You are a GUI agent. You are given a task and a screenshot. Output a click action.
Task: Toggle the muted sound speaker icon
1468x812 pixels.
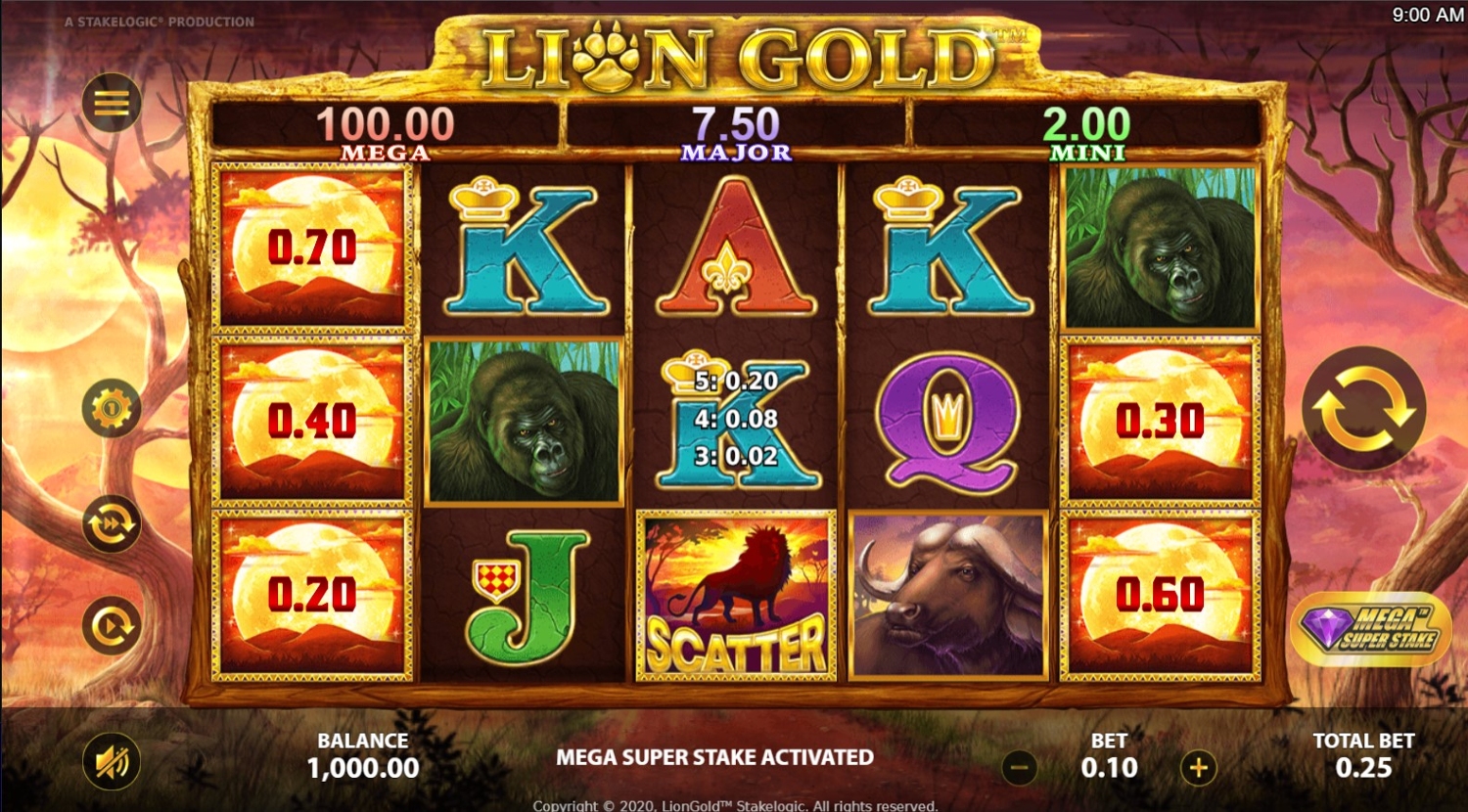tap(112, 762)
